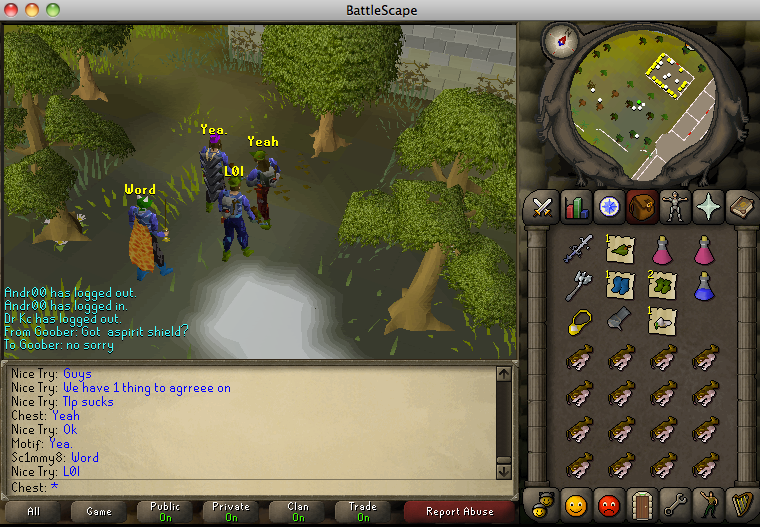Open the Combat Options tab with crossed swords
This screenshot has width=760, height=527.
point(542,207)
